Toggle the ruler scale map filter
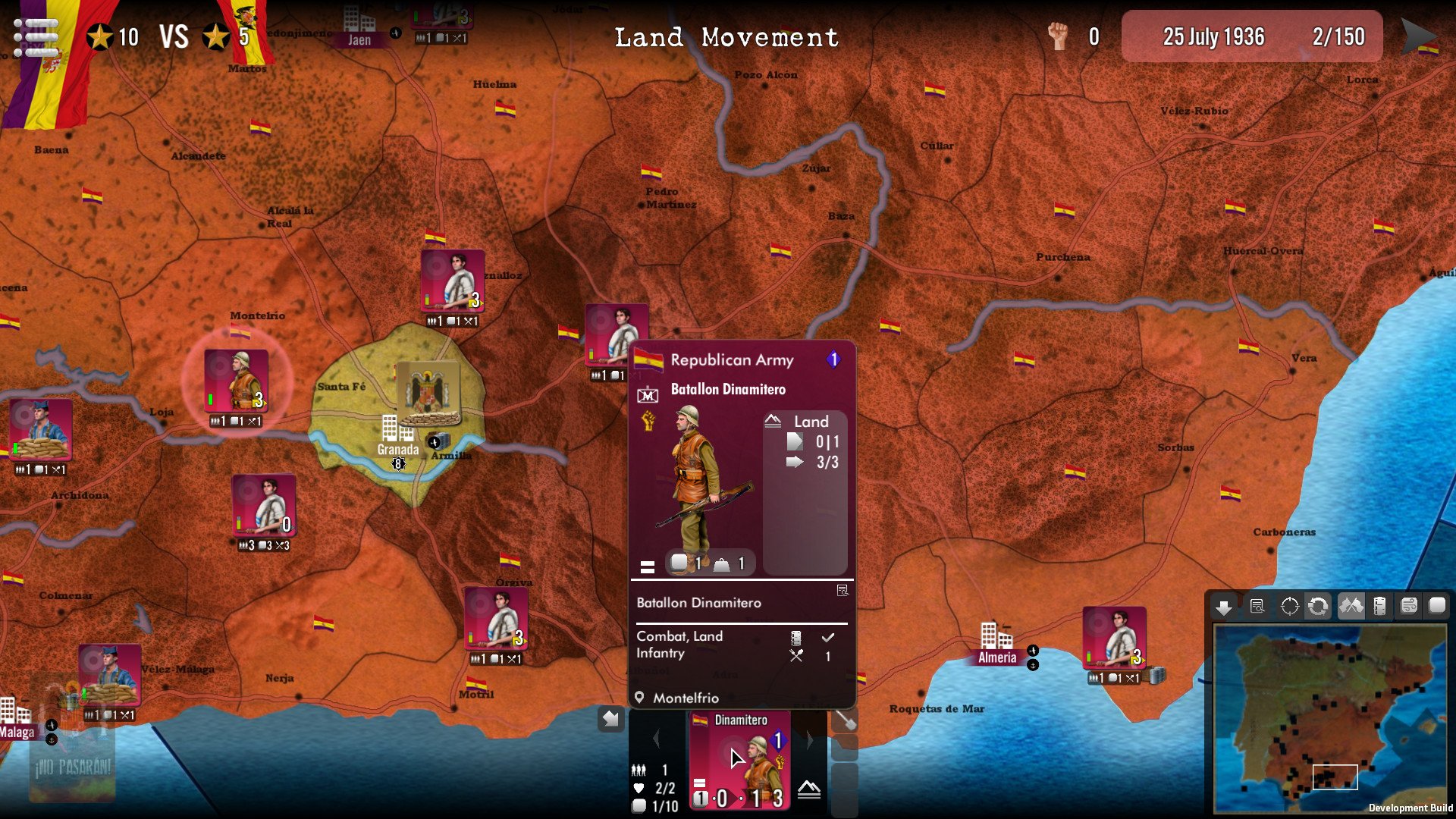Viewport: 1456px width, 819px height. 1379,607
